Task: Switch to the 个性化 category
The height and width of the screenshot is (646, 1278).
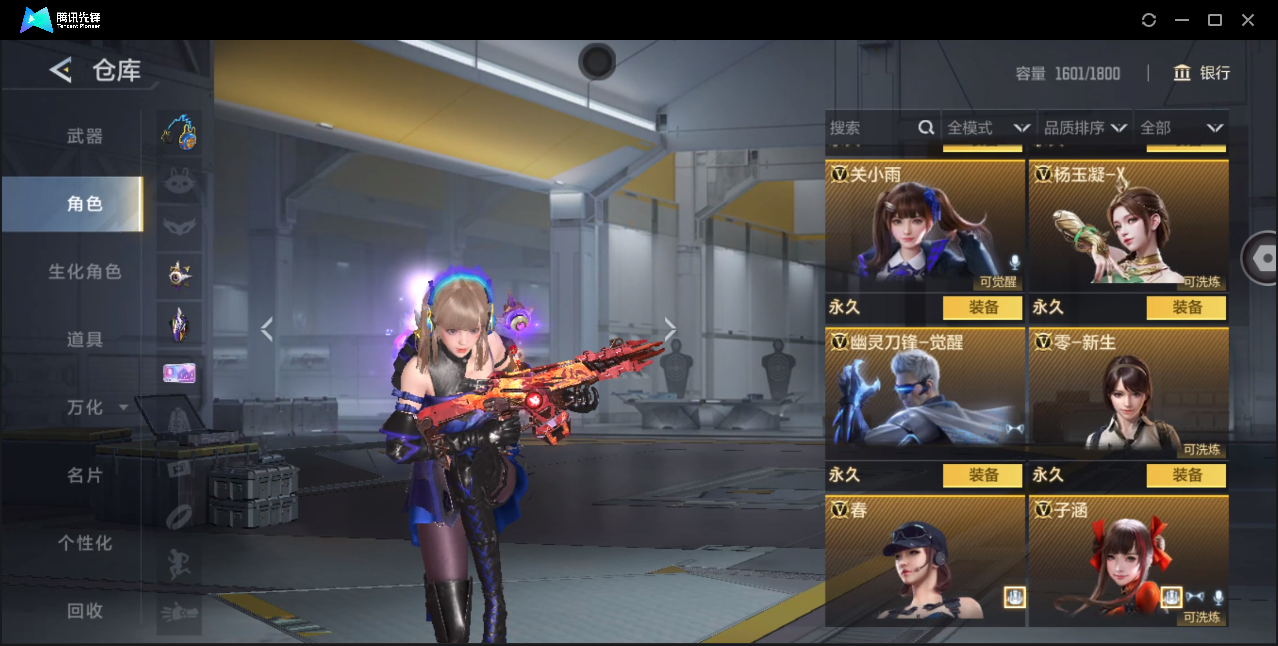Action: (85, 544)
